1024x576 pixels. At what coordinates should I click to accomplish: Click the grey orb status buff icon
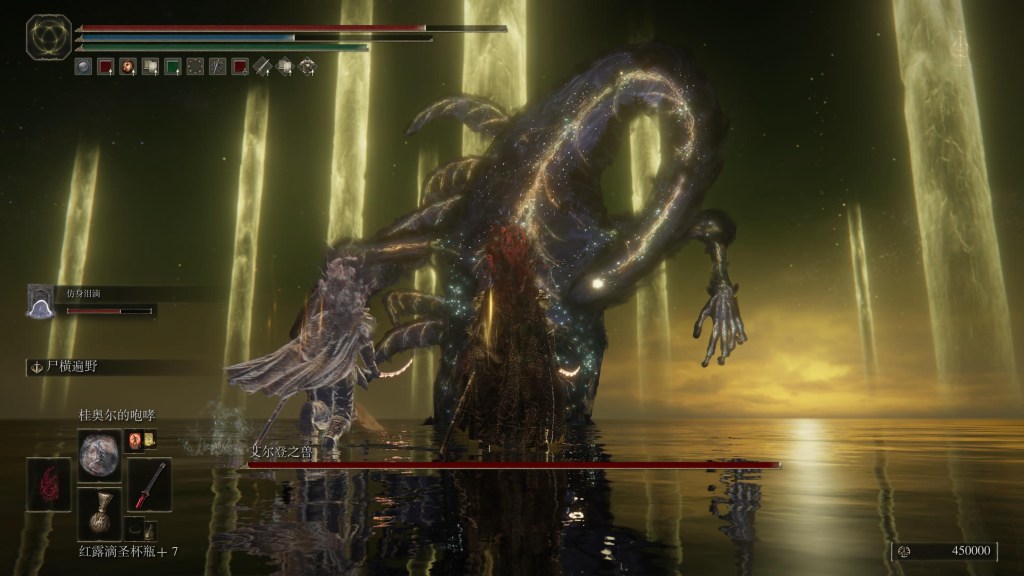[x=83, y=67]
